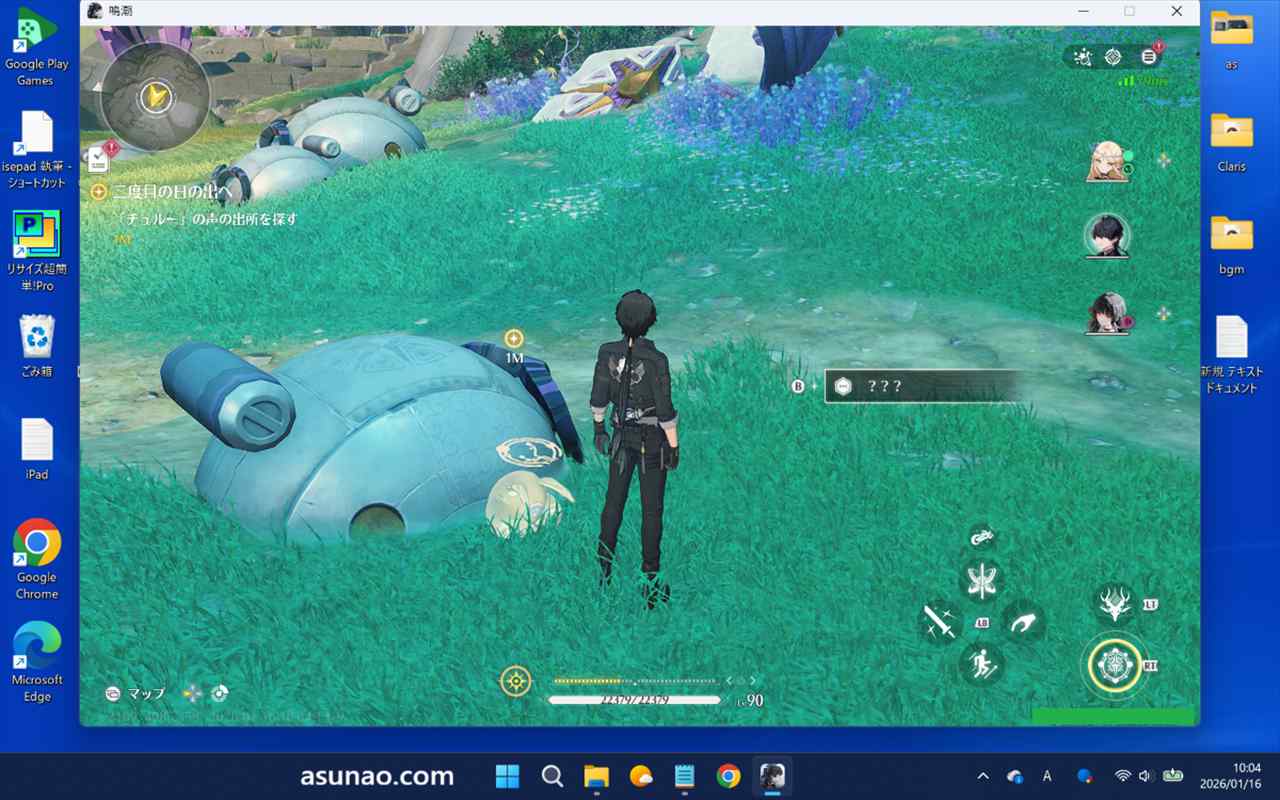Open the diamond target icon in top bar
Viewport: 1280px width, 800px height.
1113,57
